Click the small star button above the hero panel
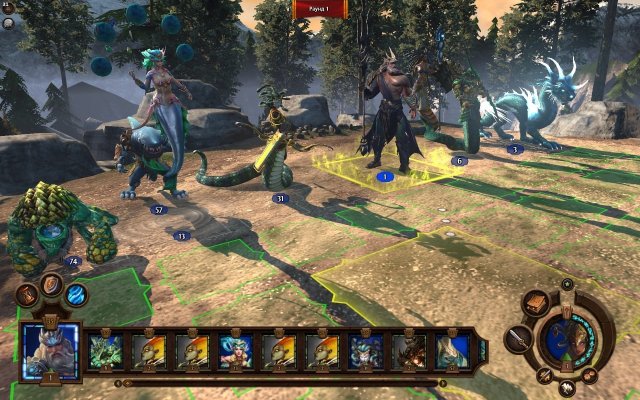This screenshot has height=400, width=640. [567, 286]
